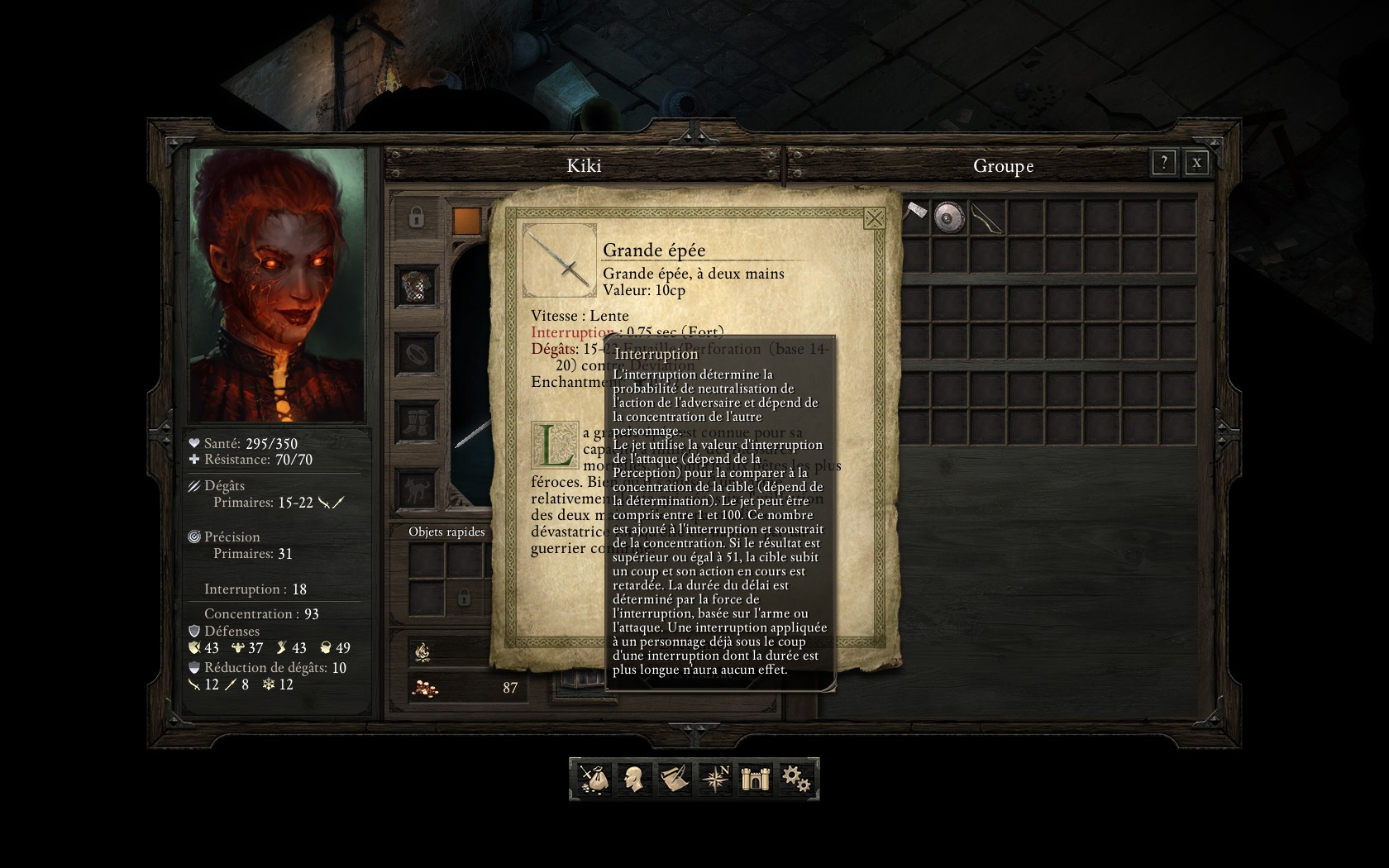Open the journal icon showing scroll and quill
This screenshot has width=1389, height=868.
tap(674, 779)
